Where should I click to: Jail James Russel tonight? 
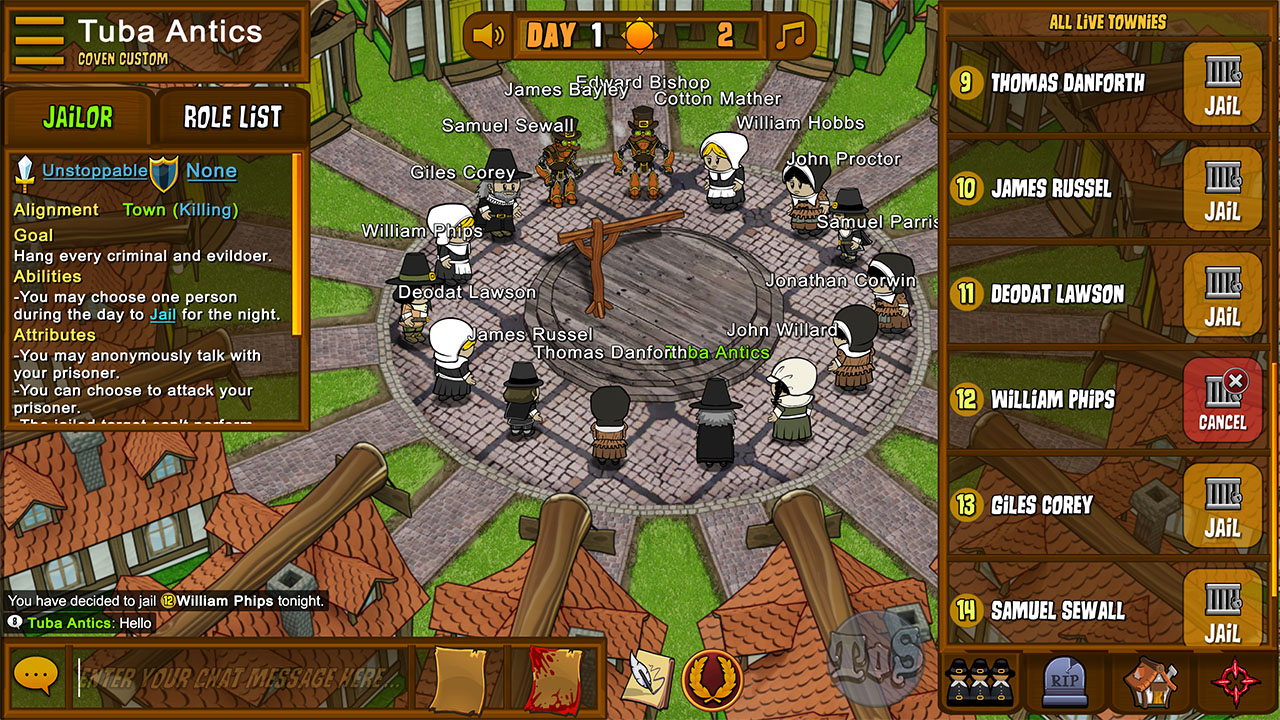coord(1222,189)
